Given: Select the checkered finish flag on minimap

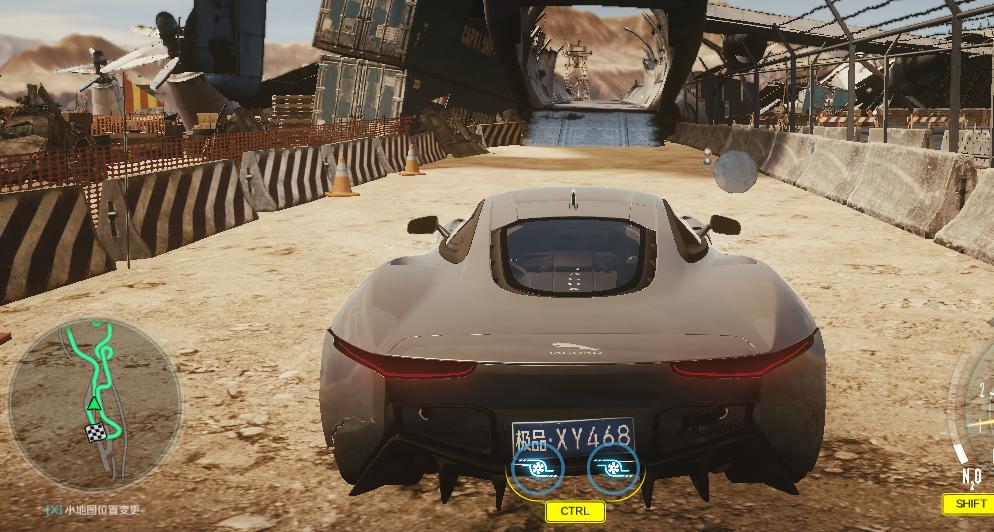Looking at the screenshot, I should click(x=95, y=433).
